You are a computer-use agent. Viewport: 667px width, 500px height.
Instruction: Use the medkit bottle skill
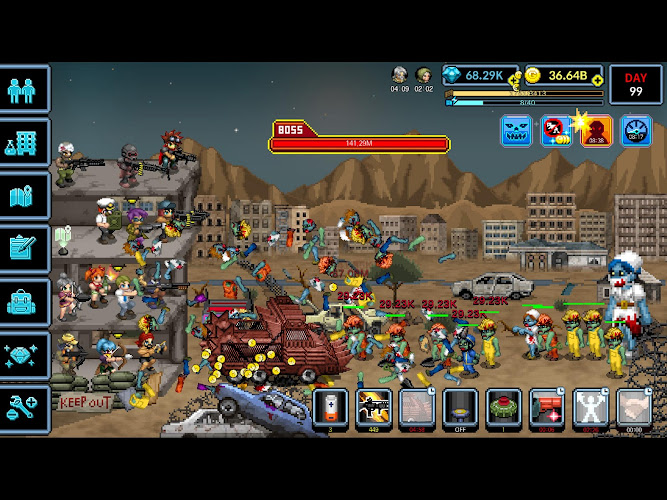(331, 407)
